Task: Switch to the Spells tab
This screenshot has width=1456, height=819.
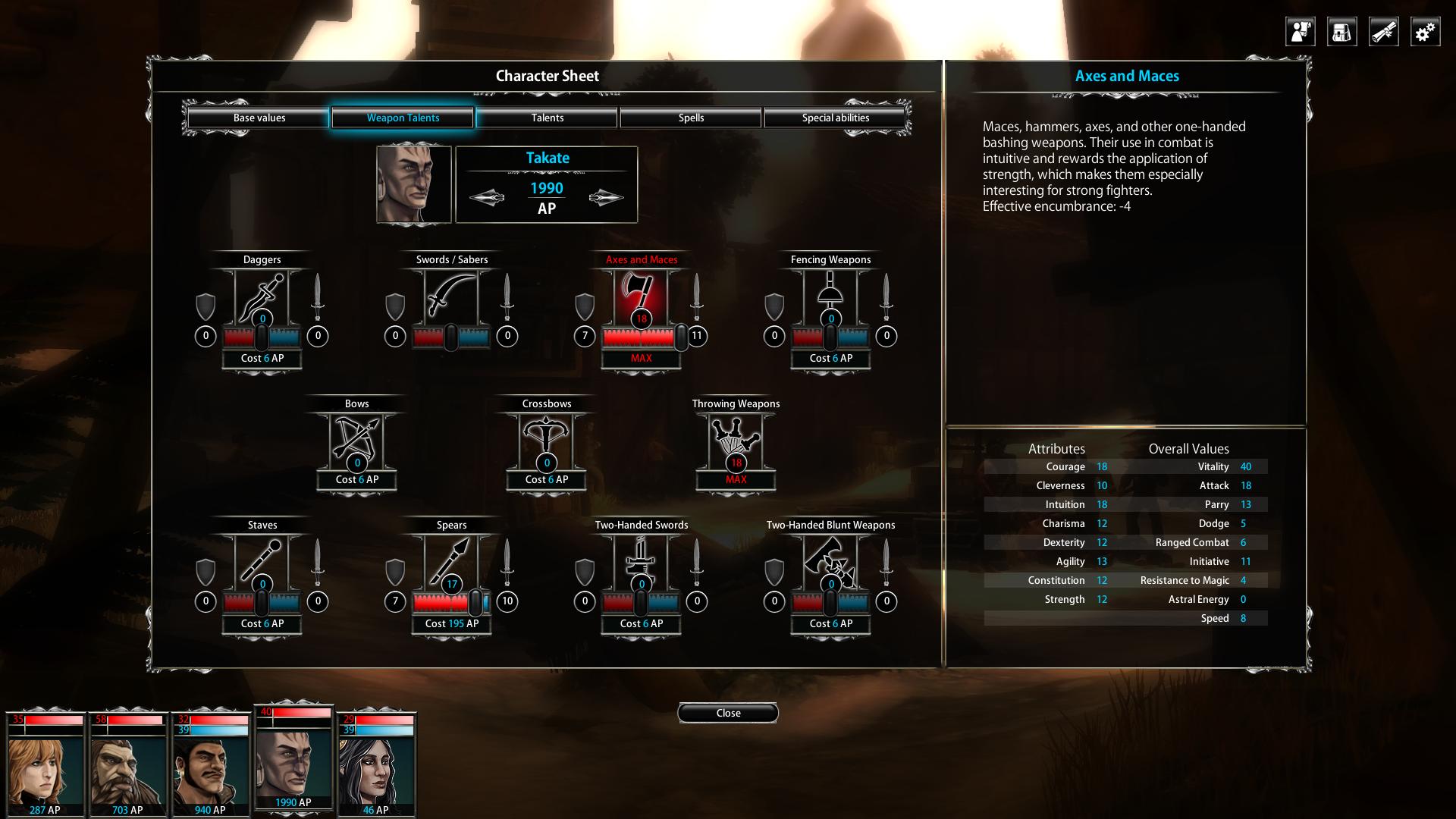Action: [x=691, y=118]
